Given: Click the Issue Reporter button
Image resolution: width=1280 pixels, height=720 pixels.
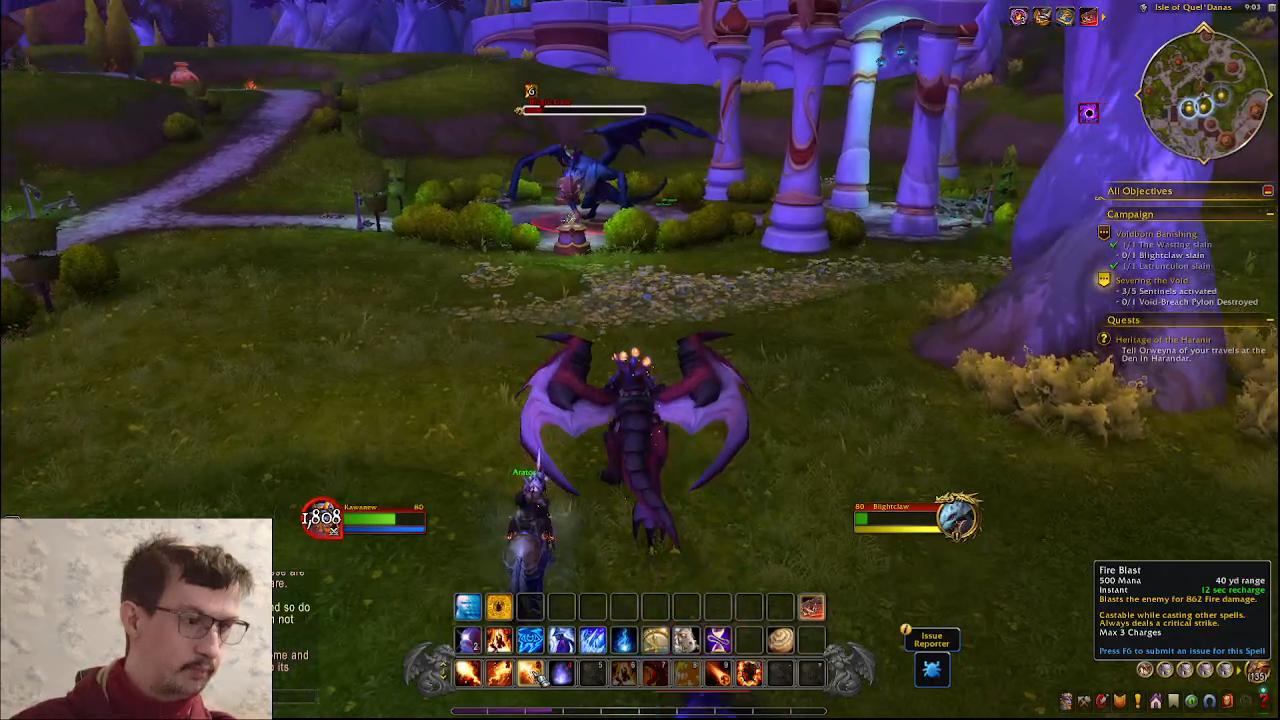Looking at the screenshot, I should pyautogui.click(x=931, y=639).
